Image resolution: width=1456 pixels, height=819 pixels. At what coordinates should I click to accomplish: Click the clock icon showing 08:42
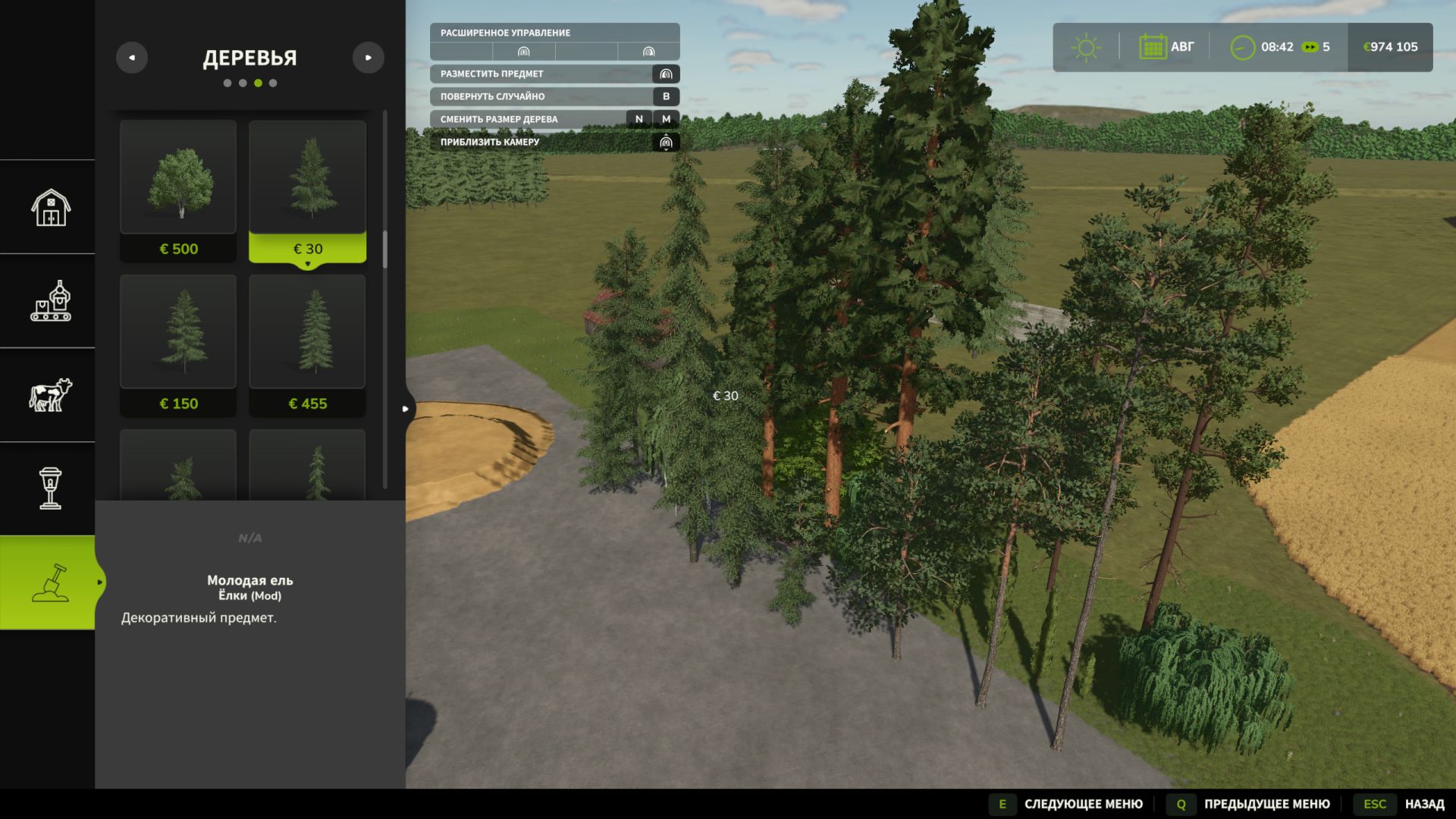(x=1242, y=47)
